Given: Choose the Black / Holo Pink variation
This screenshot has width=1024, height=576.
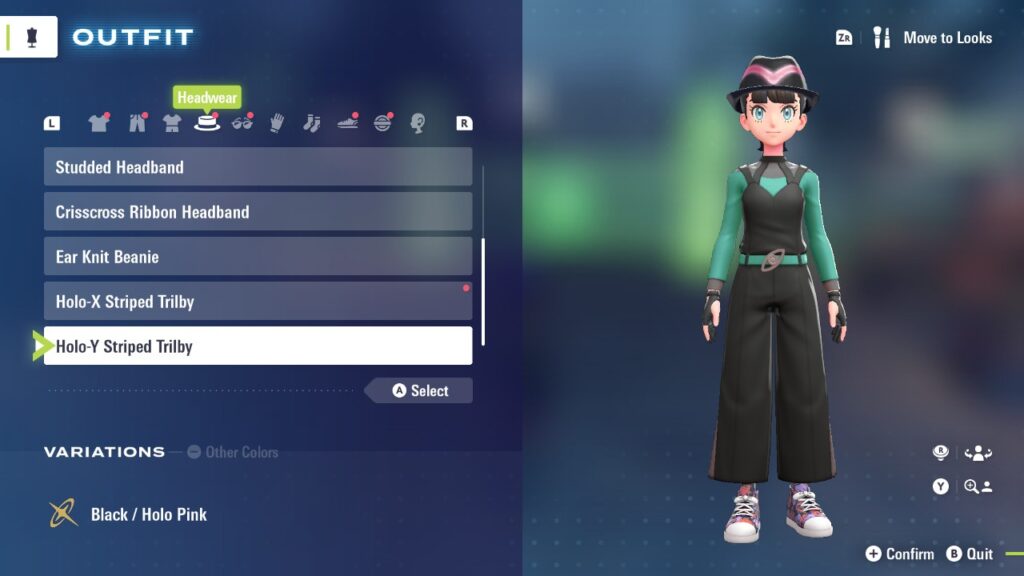Looking at the screenshot, I should [x=148, y=514].
